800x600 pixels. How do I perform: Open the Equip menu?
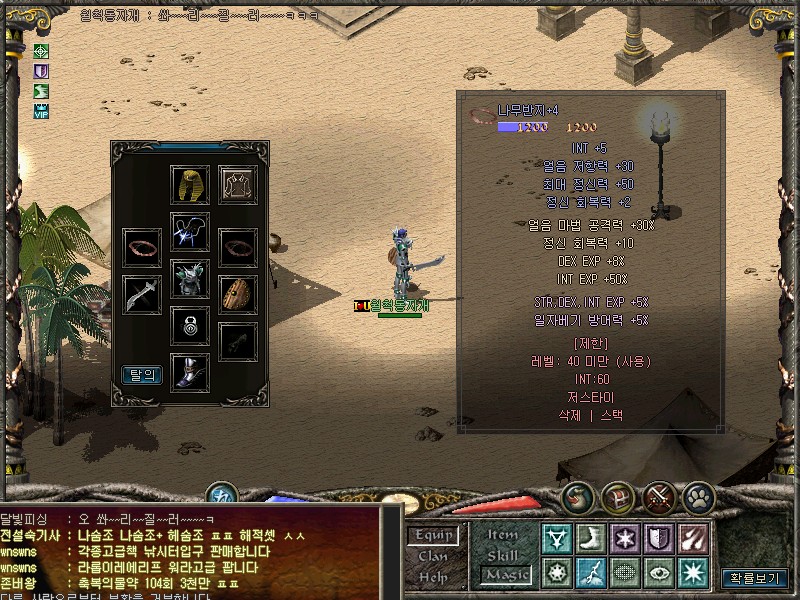tap(433, 536)
